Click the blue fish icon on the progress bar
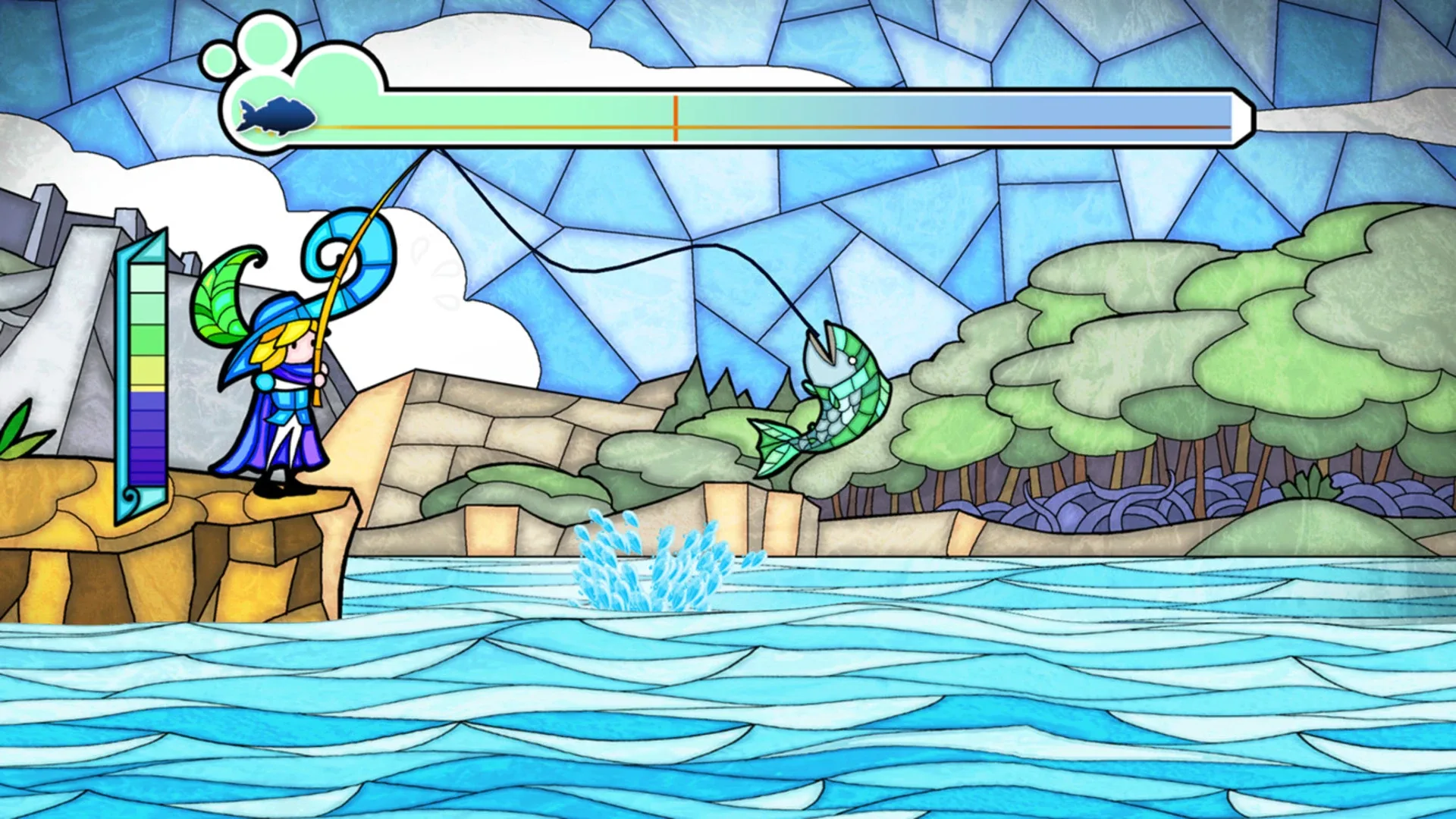 click(x=277, y=115)
